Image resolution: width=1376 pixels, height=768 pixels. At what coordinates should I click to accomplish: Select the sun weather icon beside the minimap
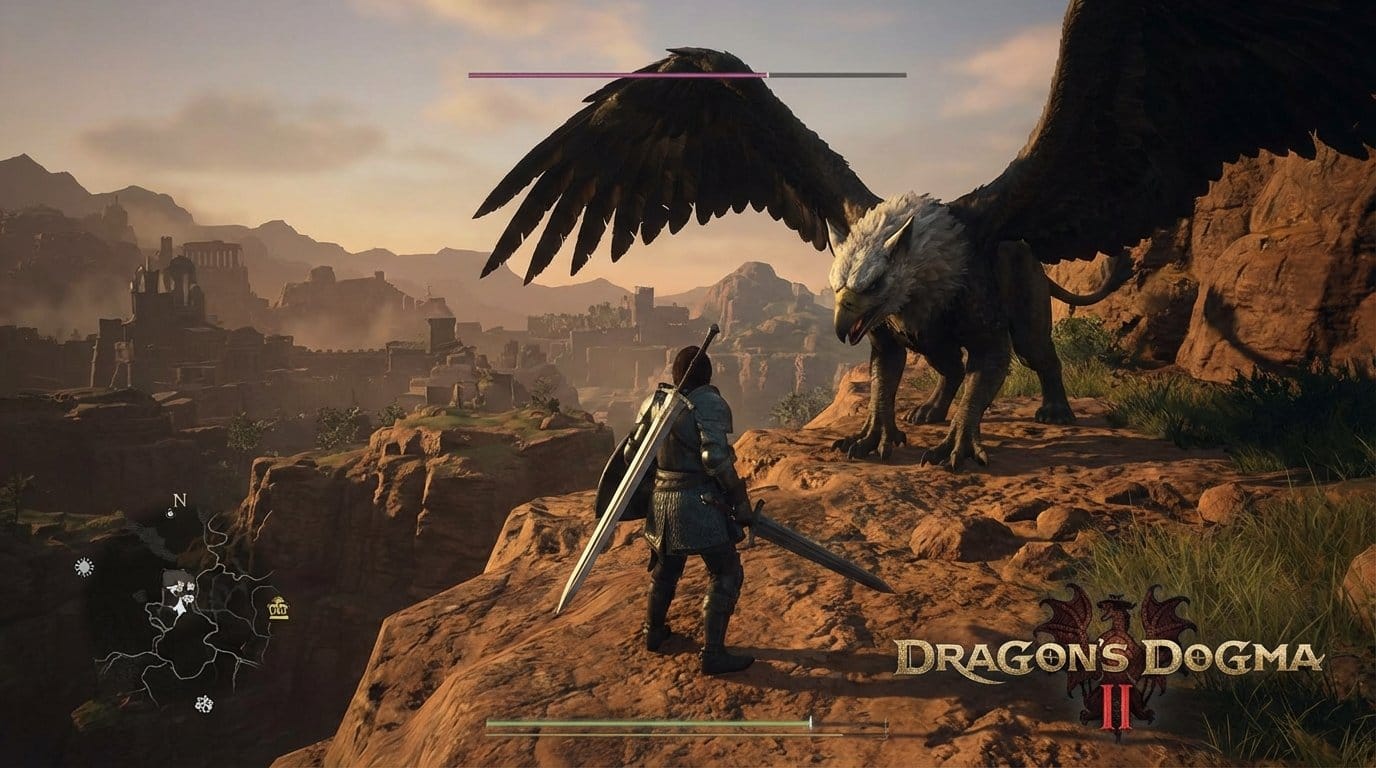tap(83, 565)
